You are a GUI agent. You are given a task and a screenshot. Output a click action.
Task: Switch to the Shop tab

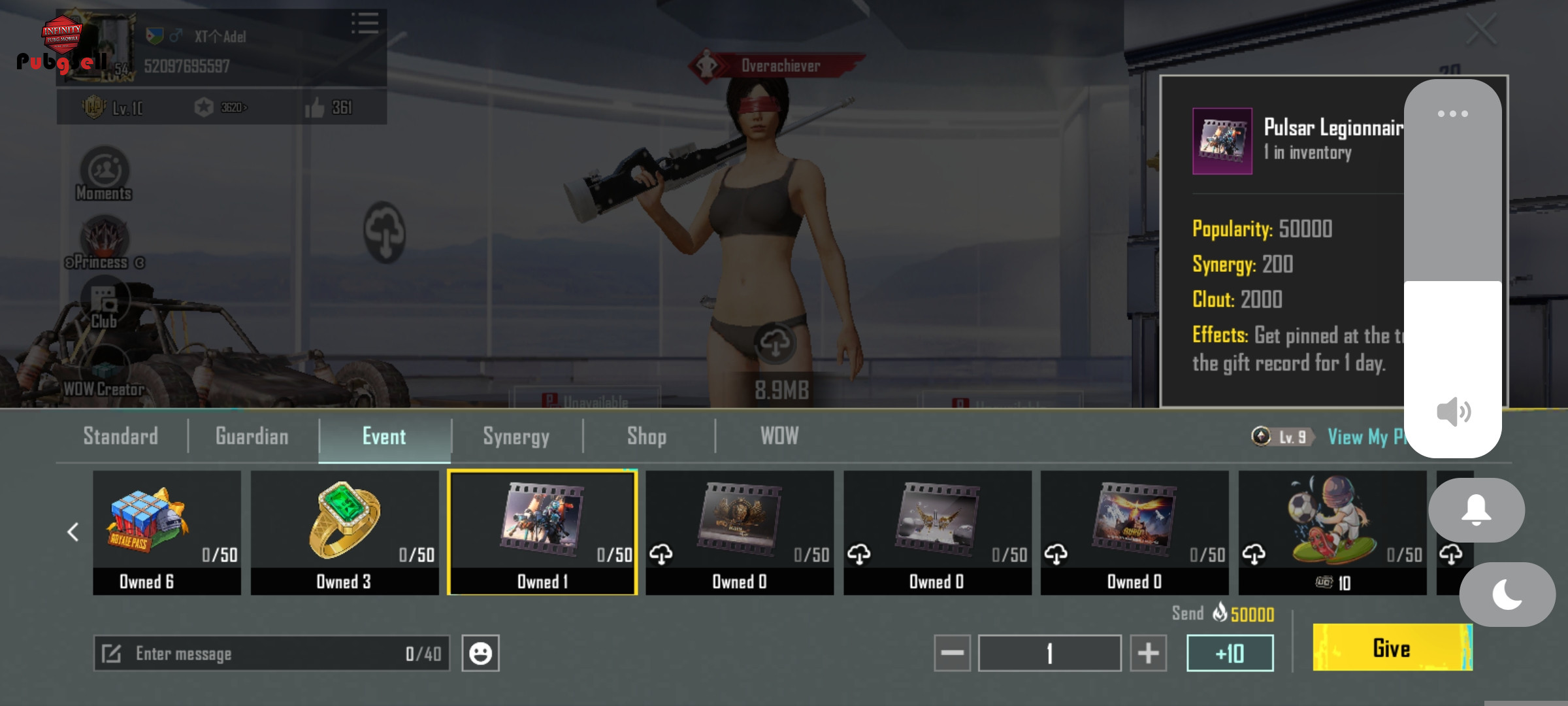pos(647,436)
